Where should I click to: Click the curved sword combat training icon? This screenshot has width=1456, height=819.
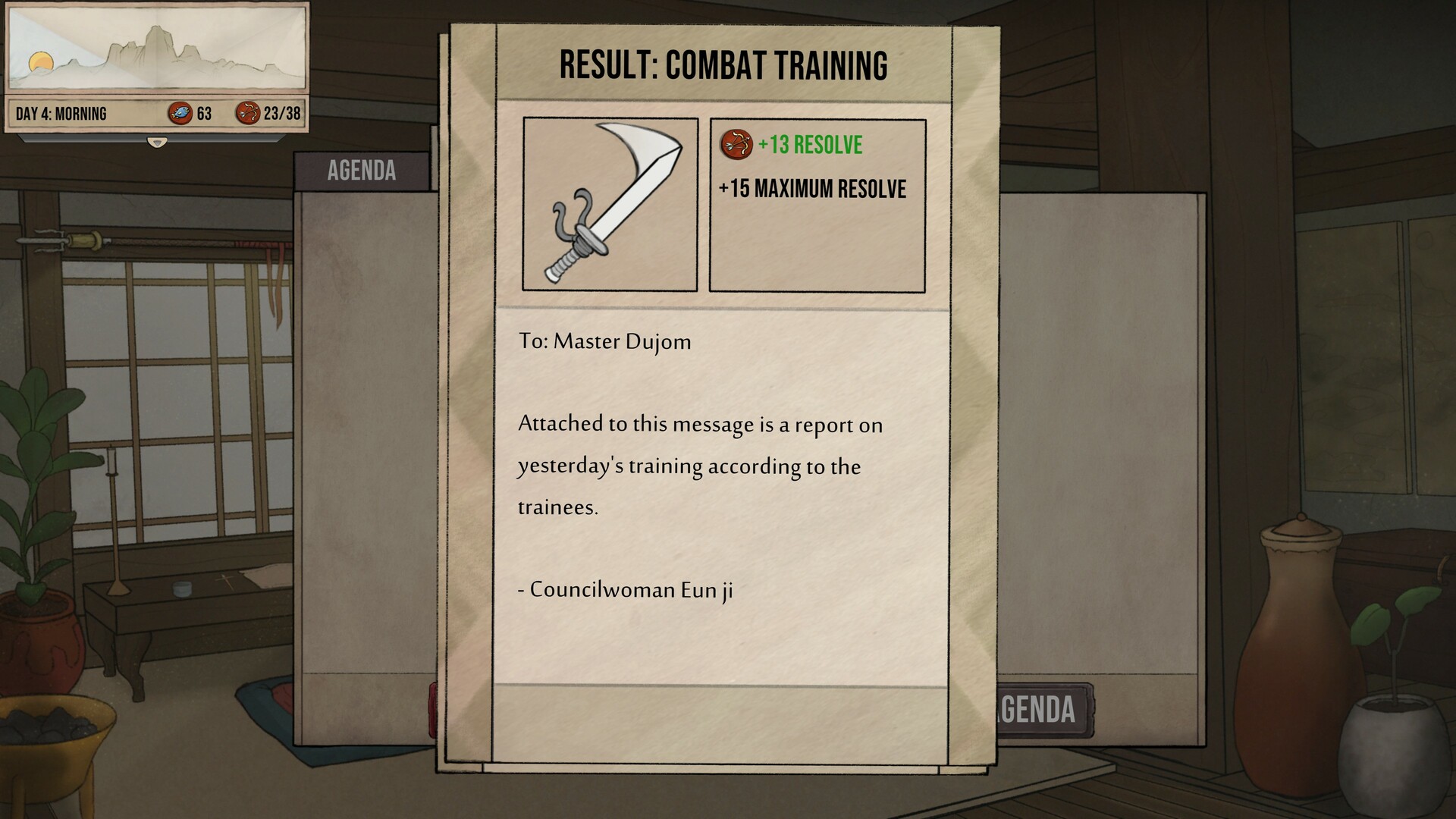click(610, 203)
